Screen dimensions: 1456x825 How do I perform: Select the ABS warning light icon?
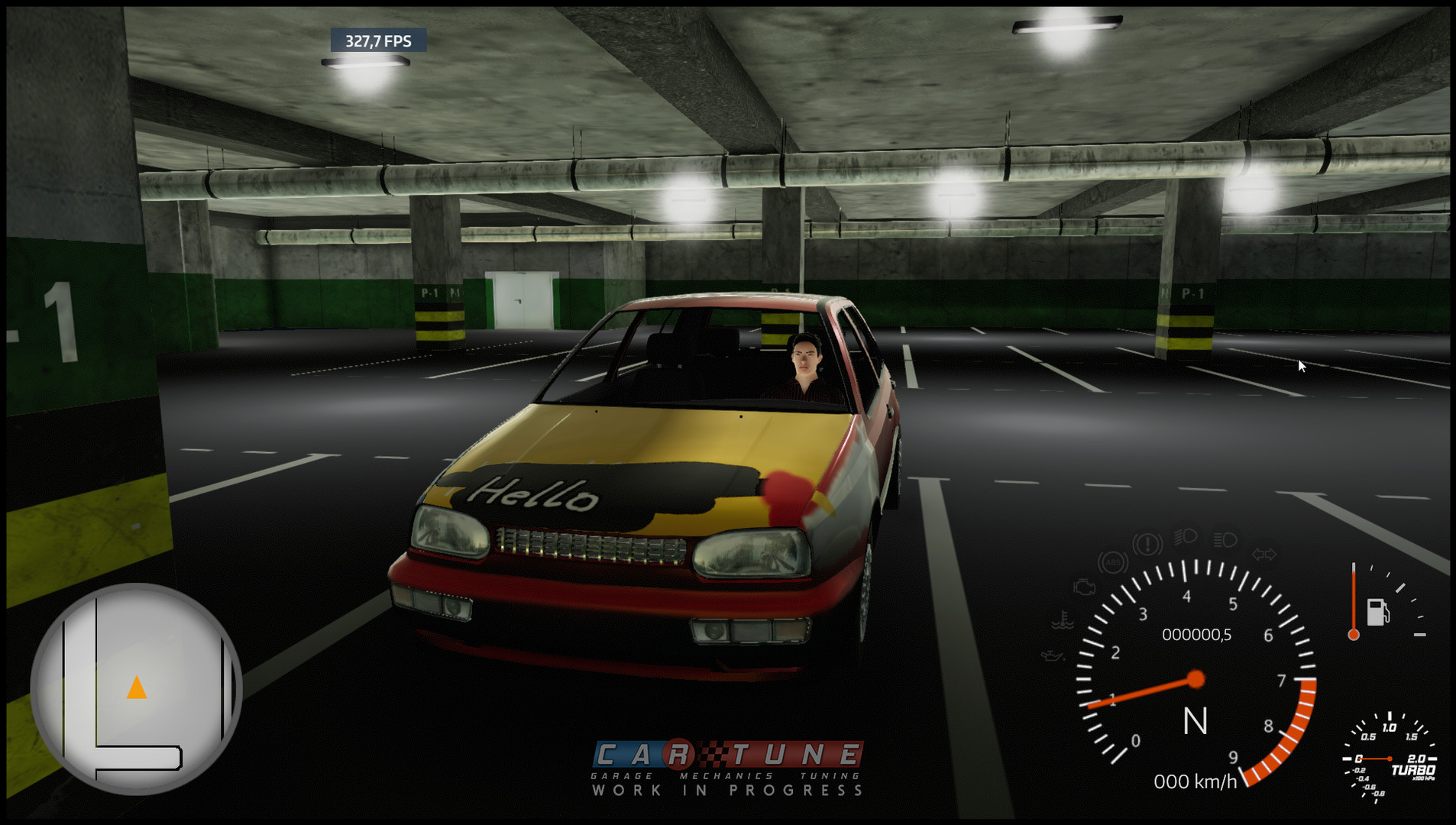coord(1114,562)
